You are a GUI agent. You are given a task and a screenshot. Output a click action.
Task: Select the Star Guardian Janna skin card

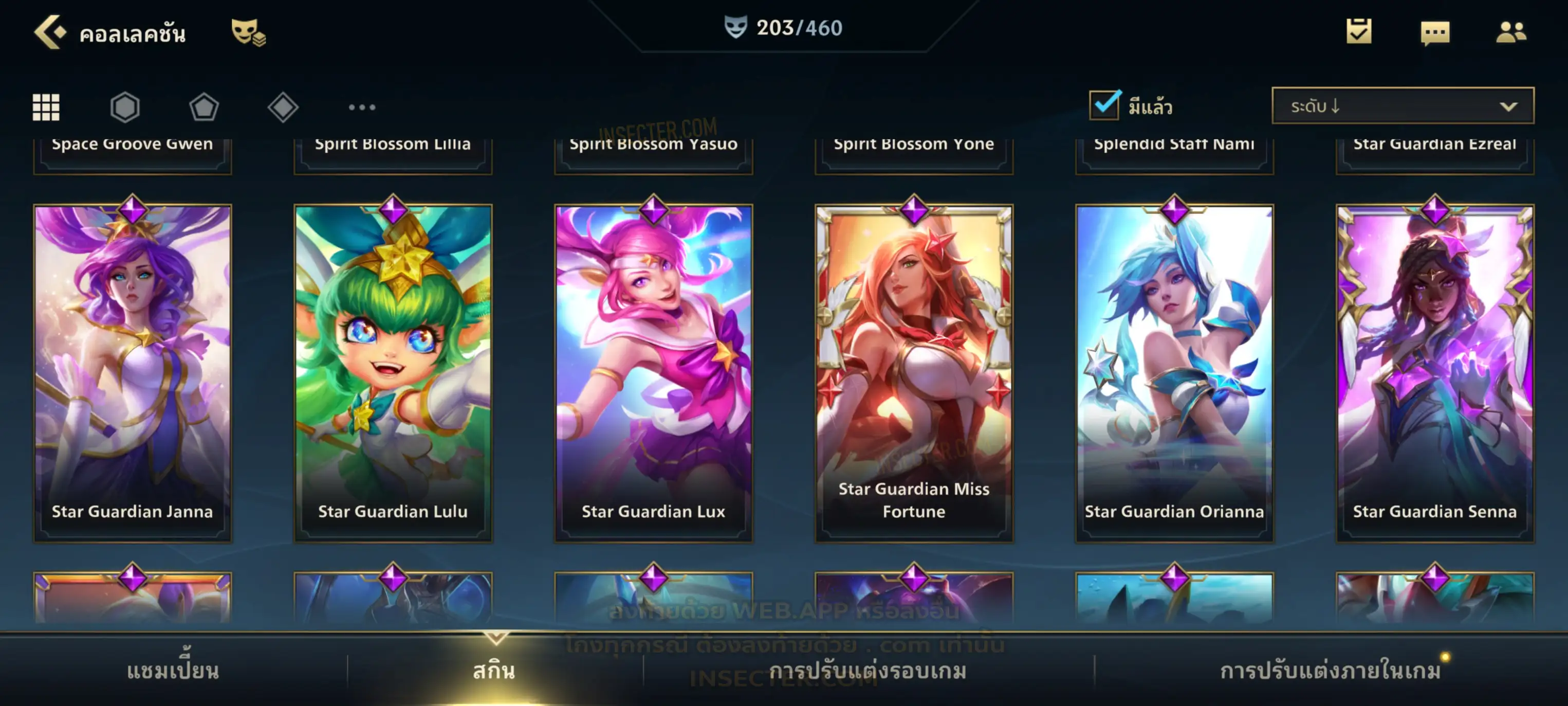pos(133,373)
